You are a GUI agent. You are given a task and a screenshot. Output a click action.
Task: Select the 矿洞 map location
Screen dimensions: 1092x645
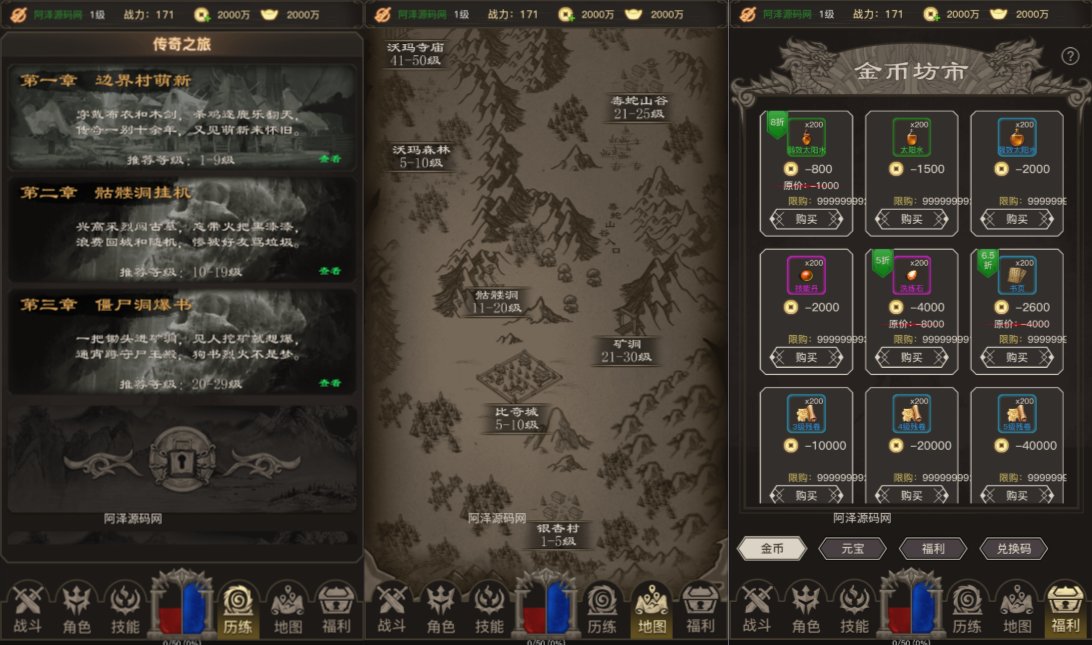[626, 350]
